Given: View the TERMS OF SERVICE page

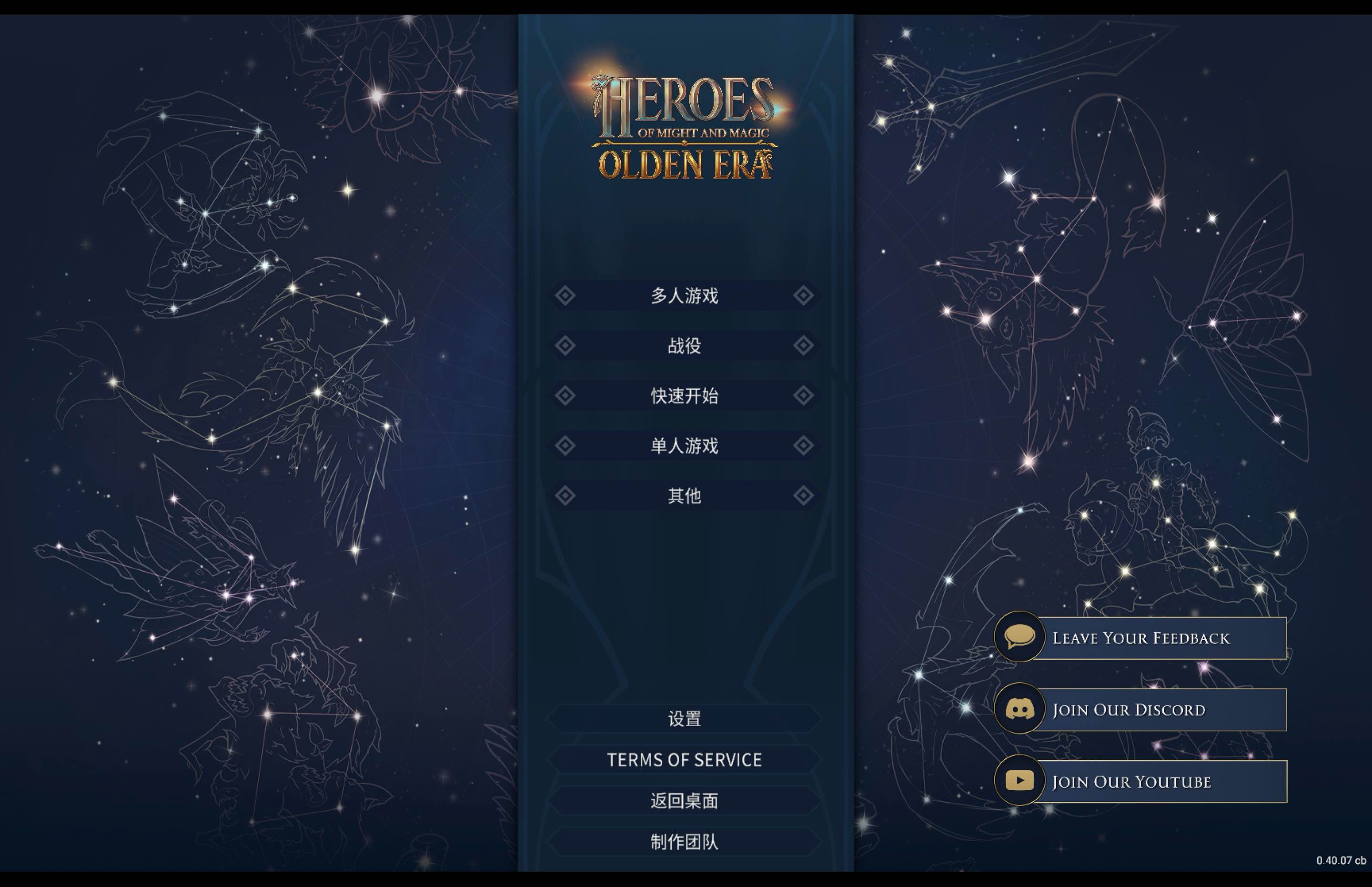Looking at the screenshot, I should (x=684, y=759).
